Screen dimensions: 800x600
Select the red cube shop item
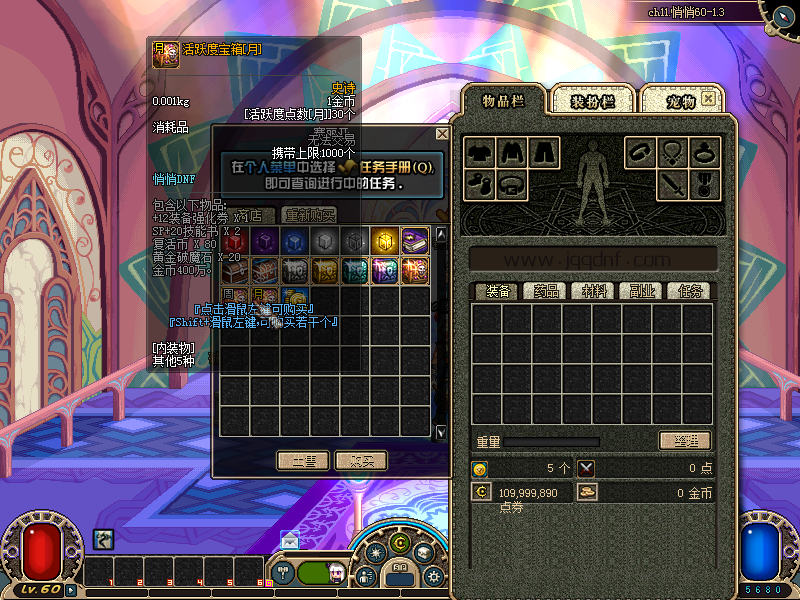pyautogui.click(x=235, y=241)
